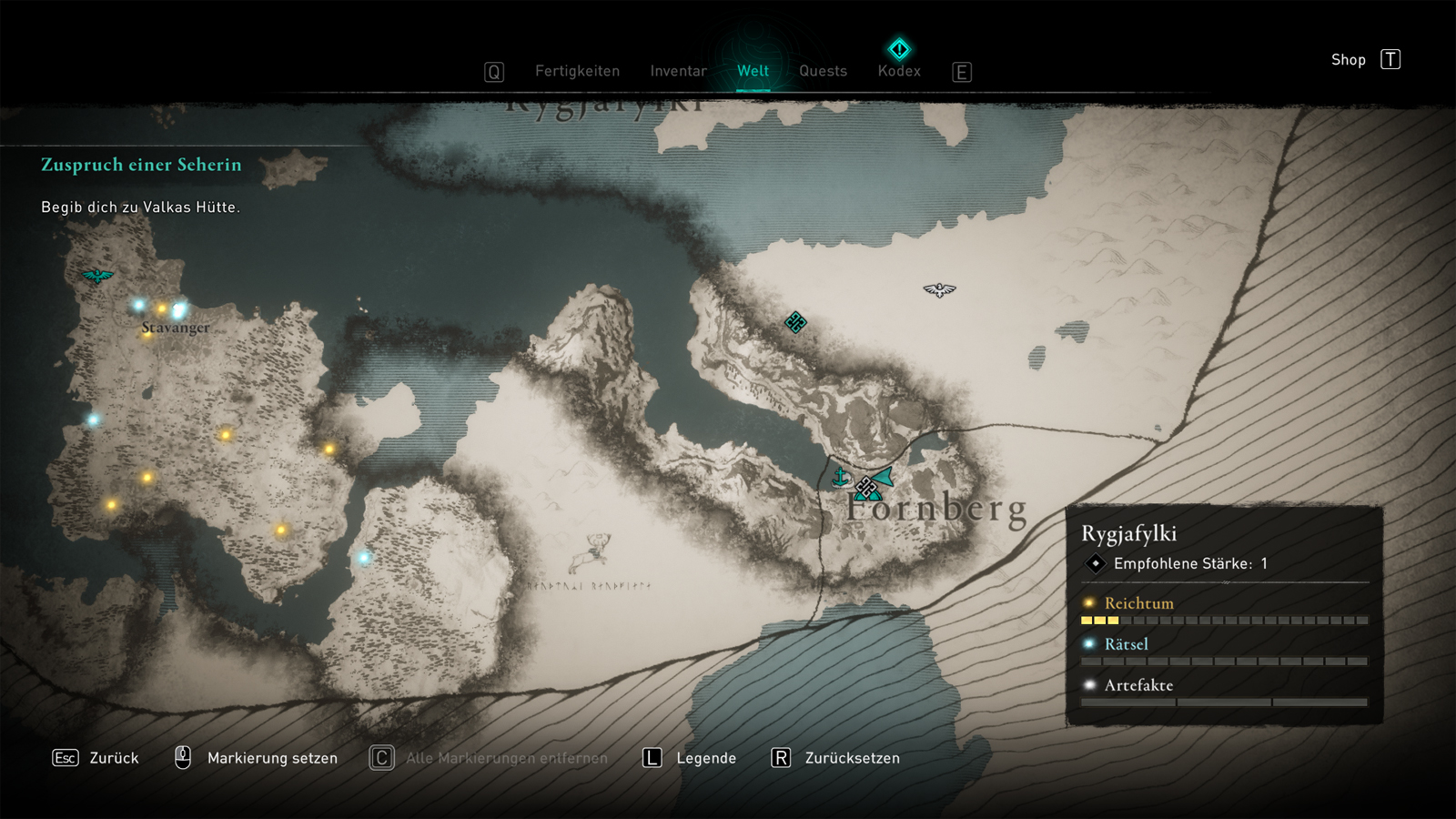The image size is (1456, 819).
Task: Select the Rätsel entry in region panel
Action: click(x=1126, y=644)
